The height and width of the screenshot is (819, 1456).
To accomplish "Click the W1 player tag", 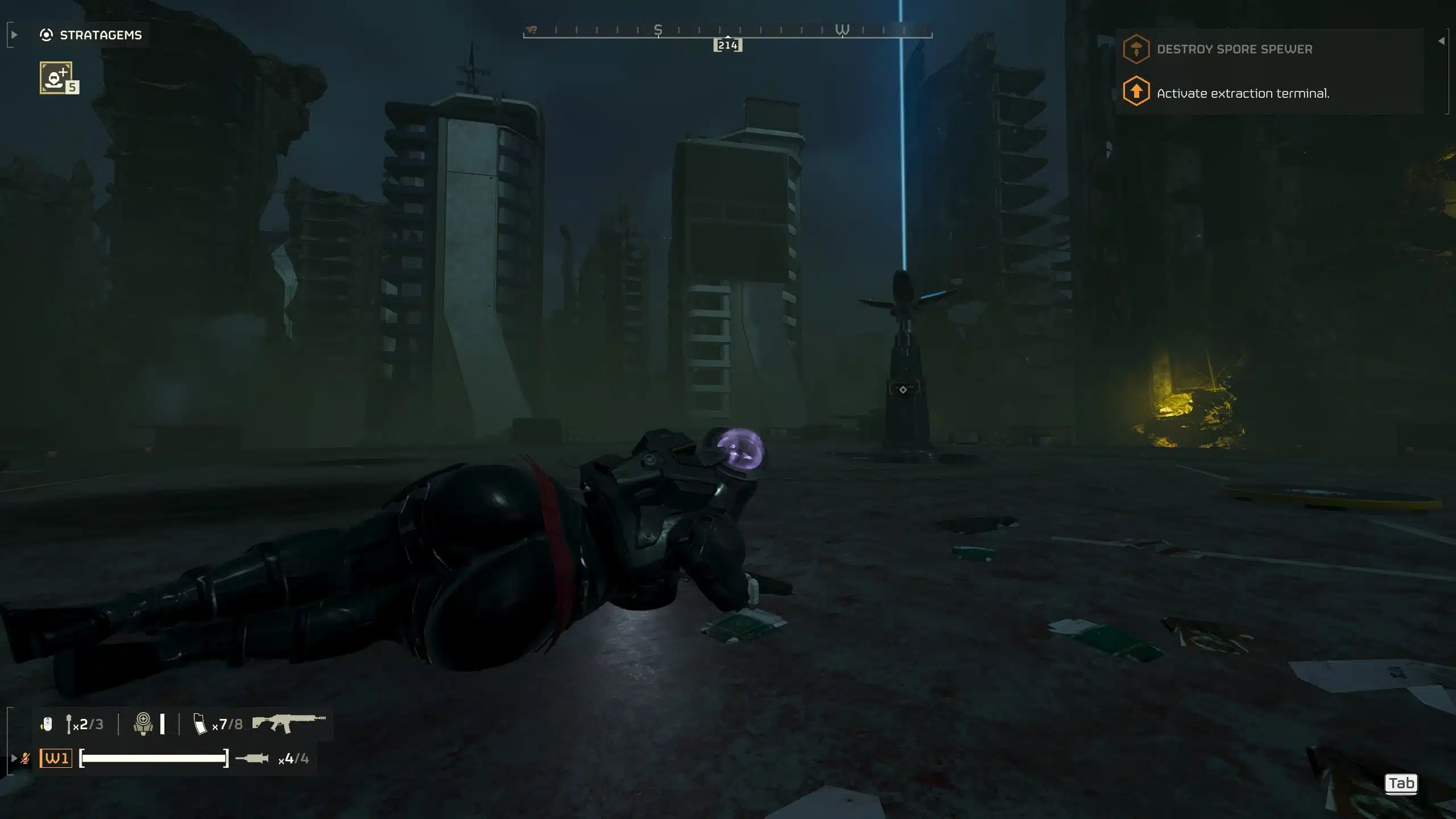I will [x=56, y=758].
